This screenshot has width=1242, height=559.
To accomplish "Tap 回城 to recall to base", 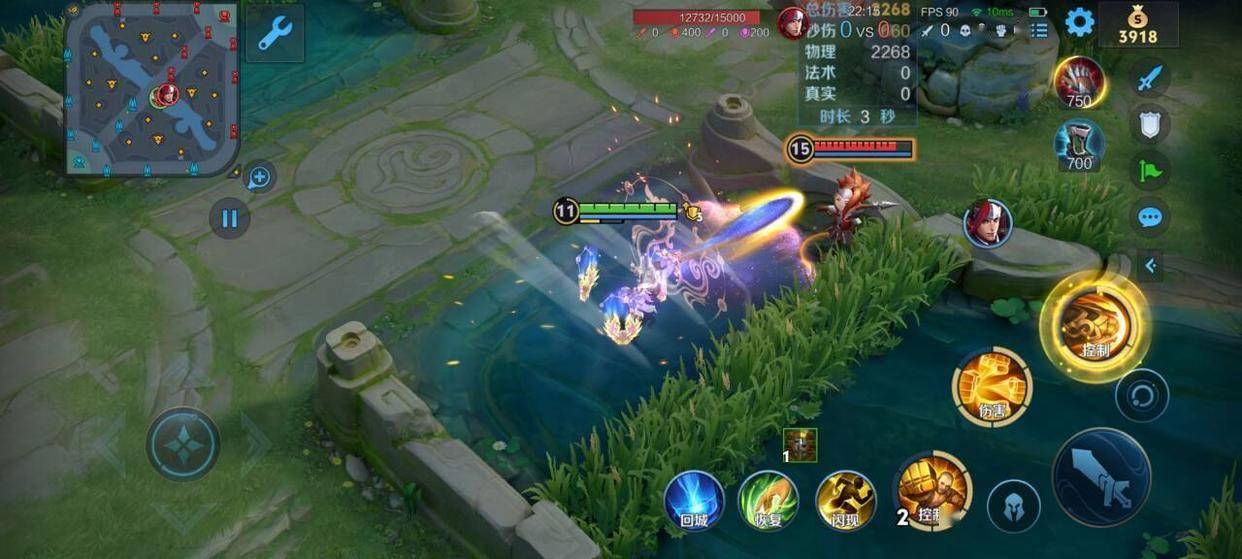I will (694, 500).
